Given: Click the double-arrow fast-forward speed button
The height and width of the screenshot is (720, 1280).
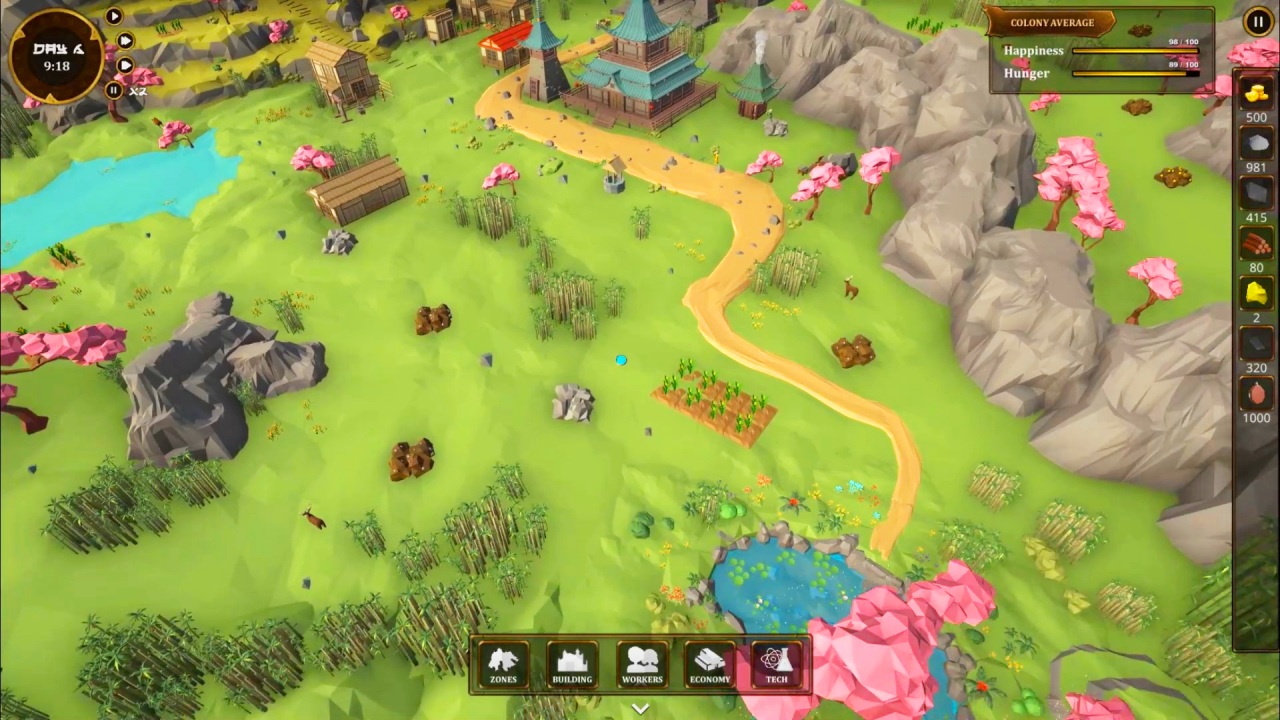Looking at the screenshot, I should 125,40.
